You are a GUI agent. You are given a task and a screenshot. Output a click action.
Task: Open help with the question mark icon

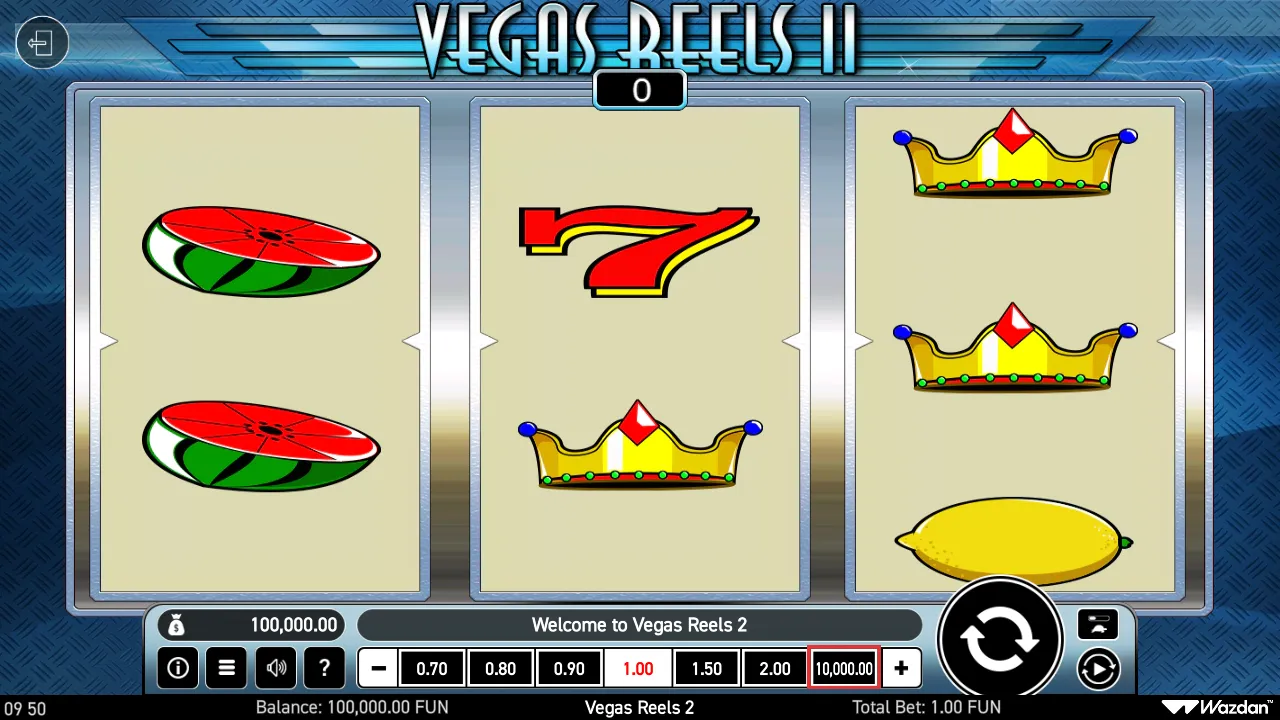coord(324,668)
